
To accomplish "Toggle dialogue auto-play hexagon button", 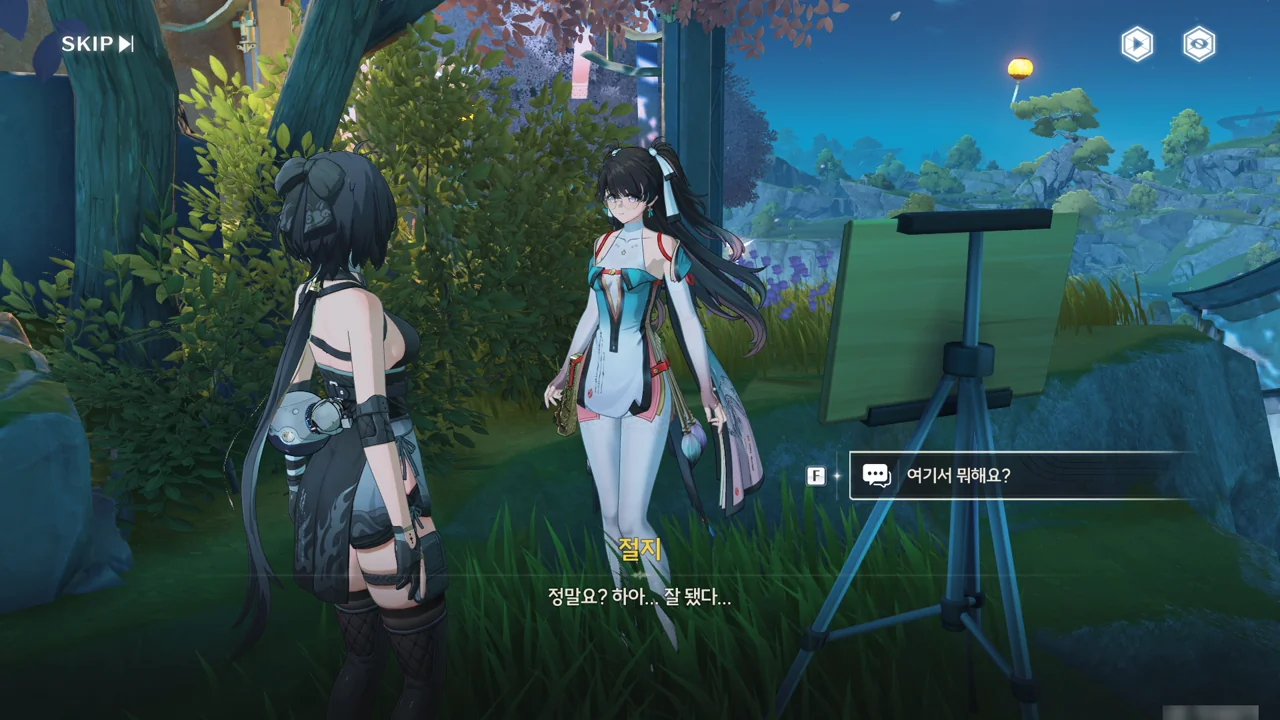I will click(1137, 44).
